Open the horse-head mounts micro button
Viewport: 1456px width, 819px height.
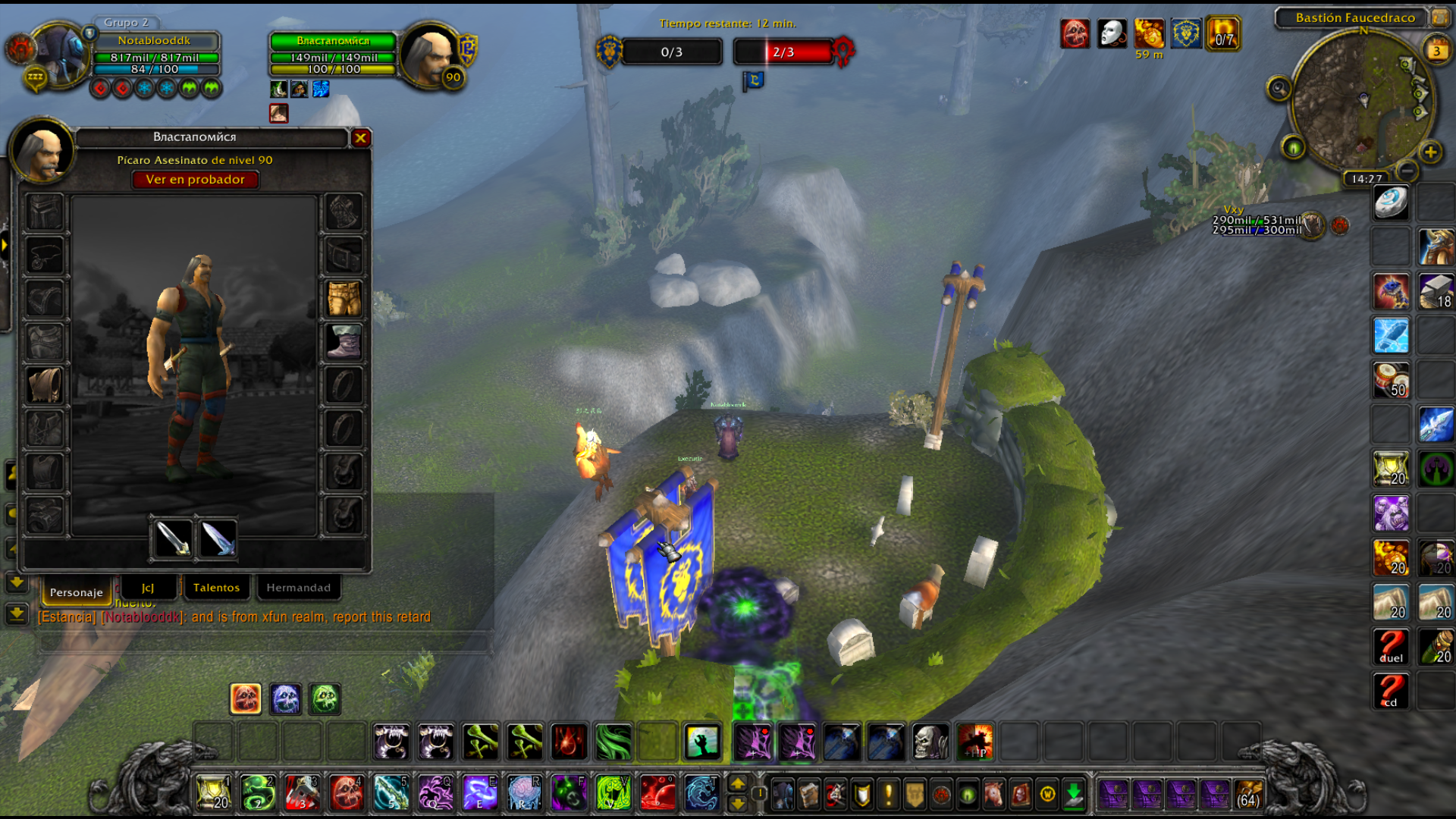tap(993, 795)
